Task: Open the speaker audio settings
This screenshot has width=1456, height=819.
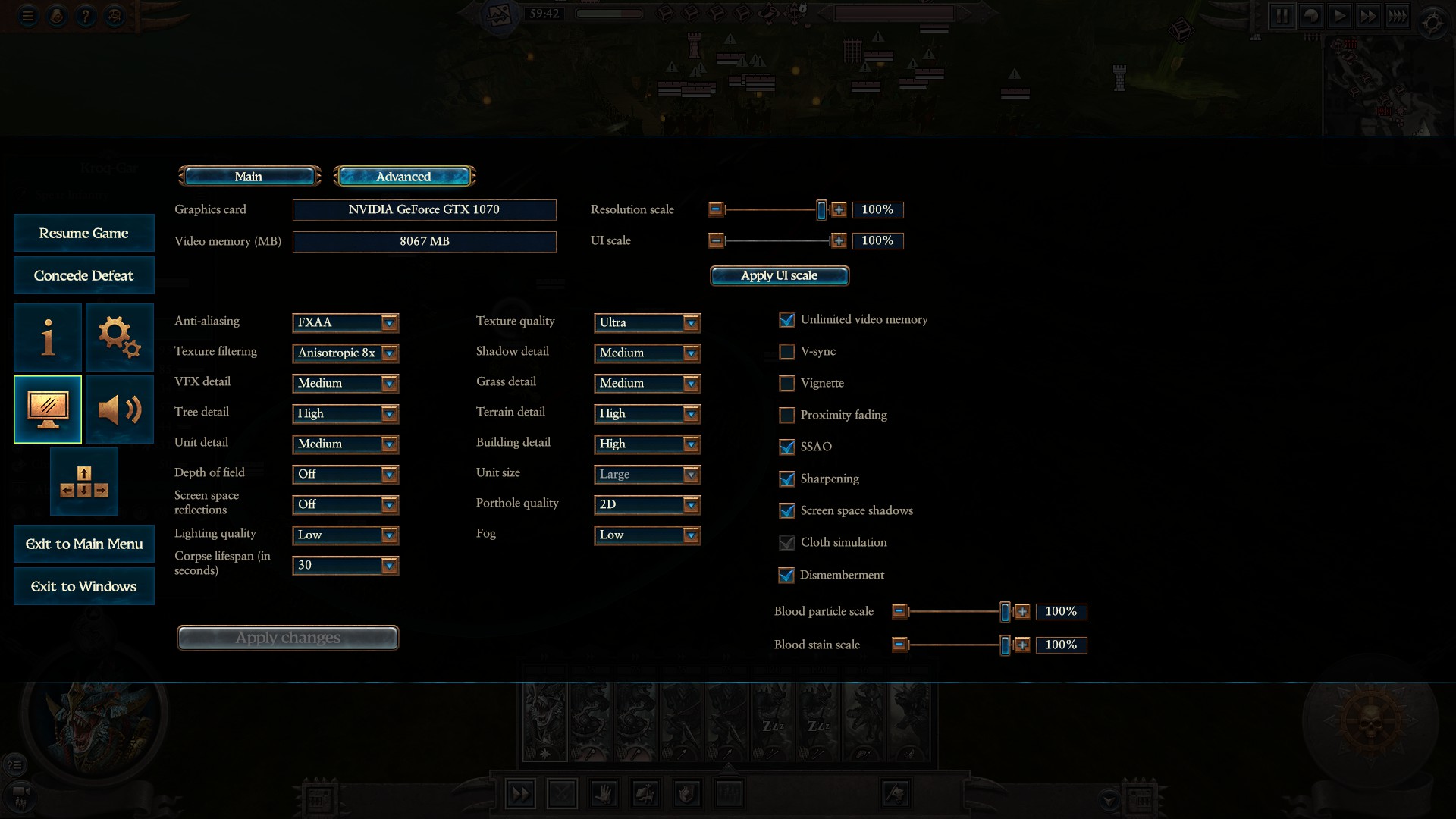Action: click(119, 409)
